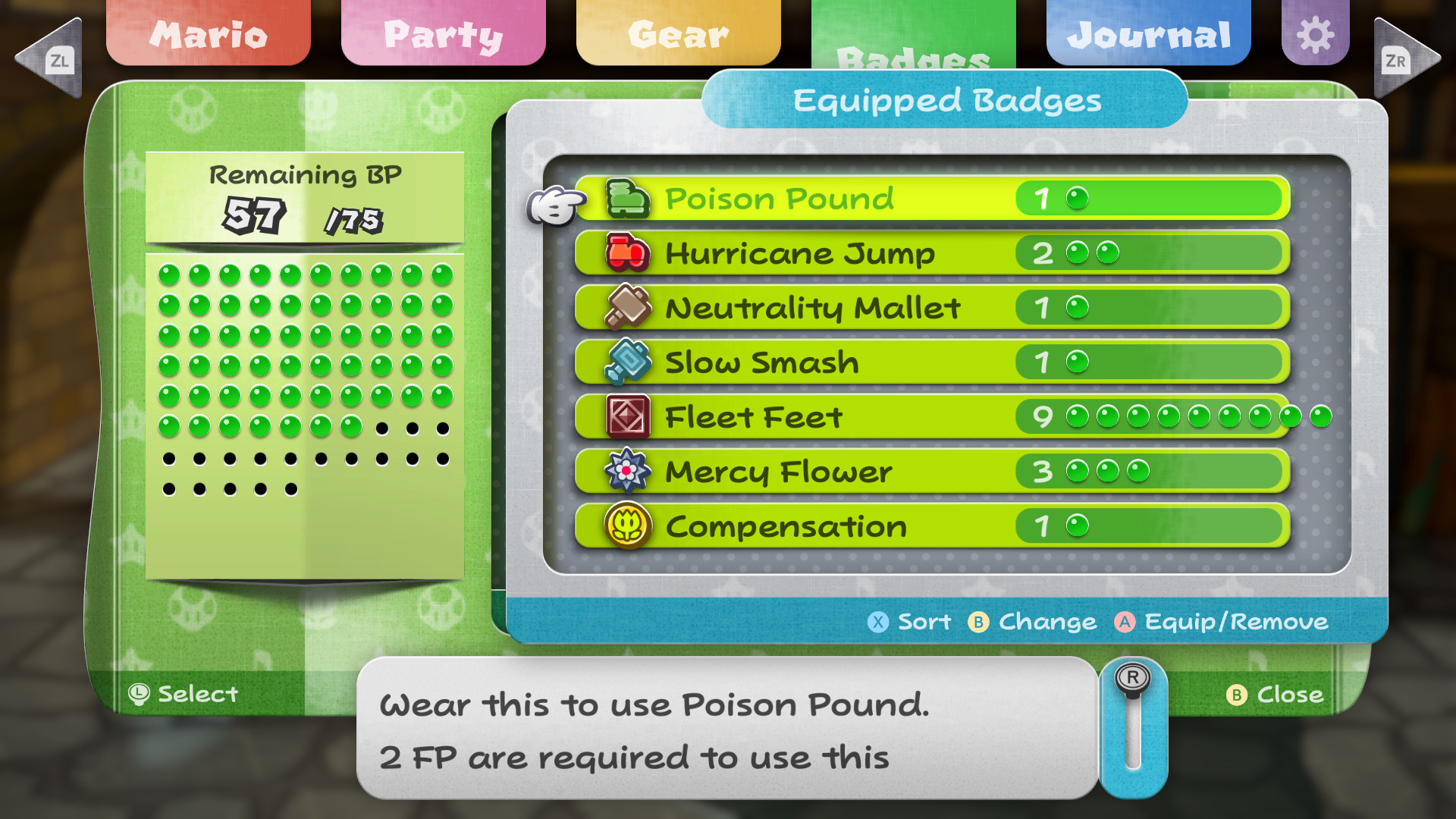Select the Fleet Feet badge icon
This screenshot has width=1456, height=819.
[627, 416]
